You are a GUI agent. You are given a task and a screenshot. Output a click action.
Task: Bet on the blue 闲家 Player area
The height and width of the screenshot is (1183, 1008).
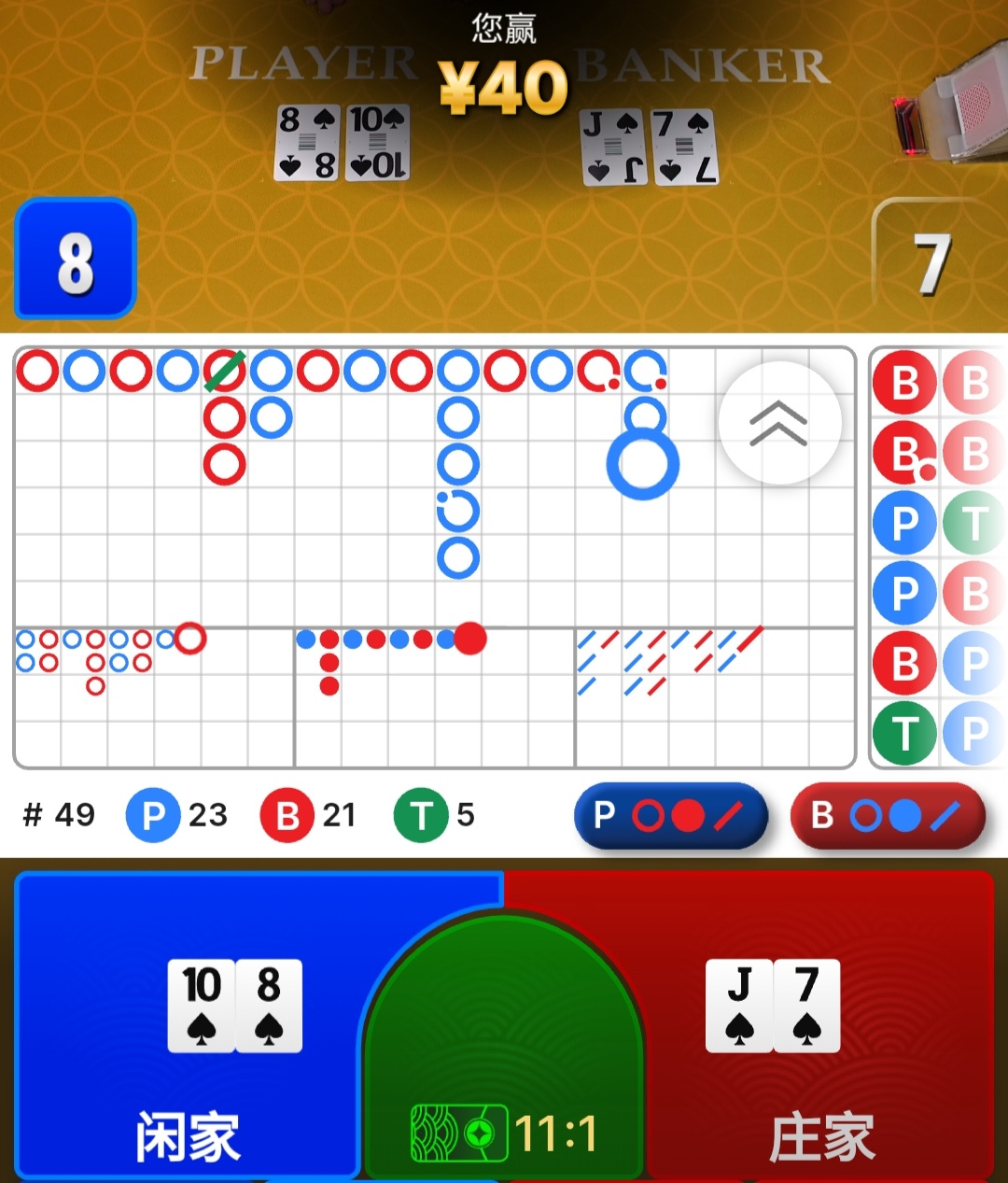pos(187,1027)
